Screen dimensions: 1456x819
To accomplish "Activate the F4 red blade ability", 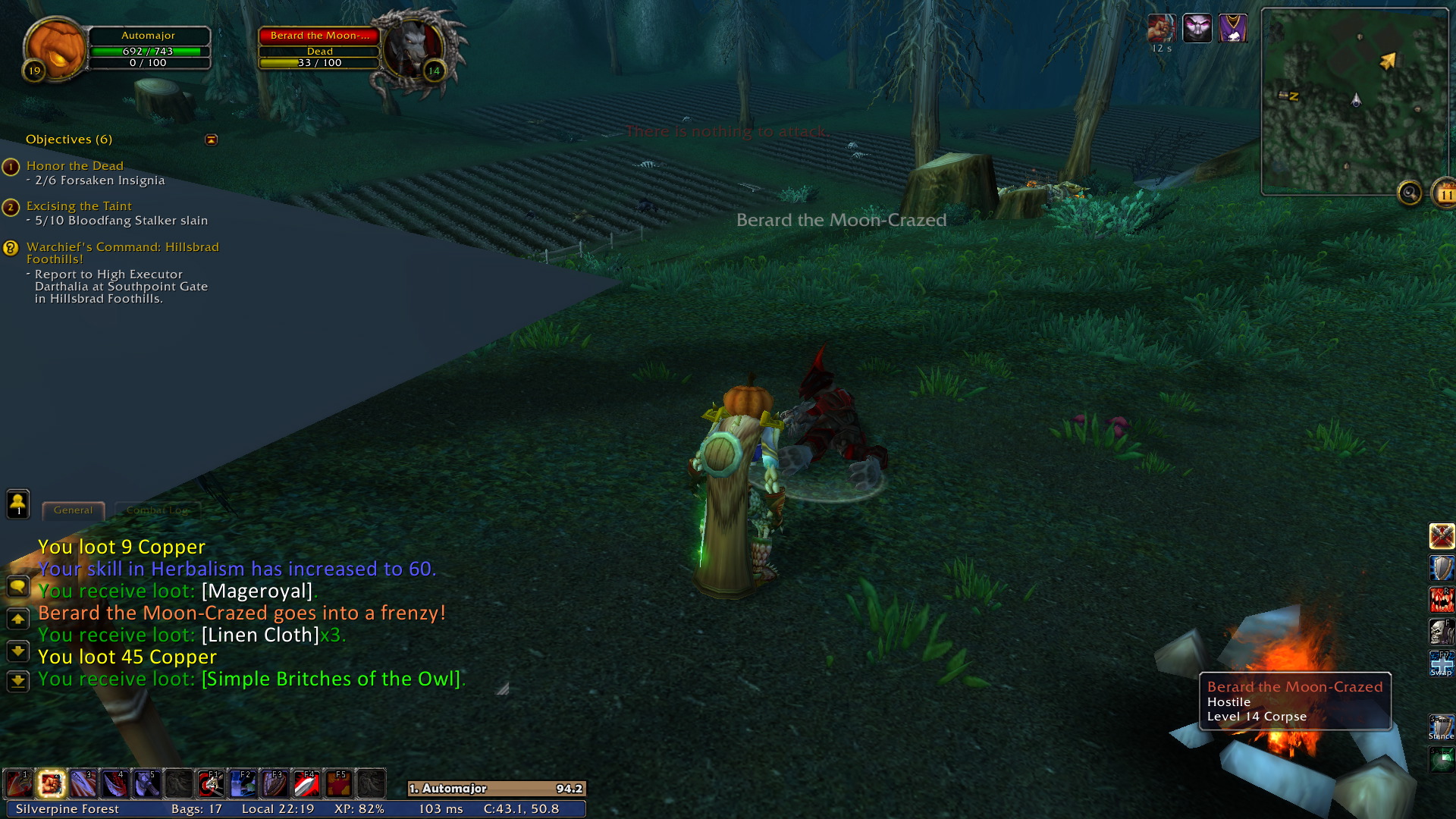I will click(306, 784).
